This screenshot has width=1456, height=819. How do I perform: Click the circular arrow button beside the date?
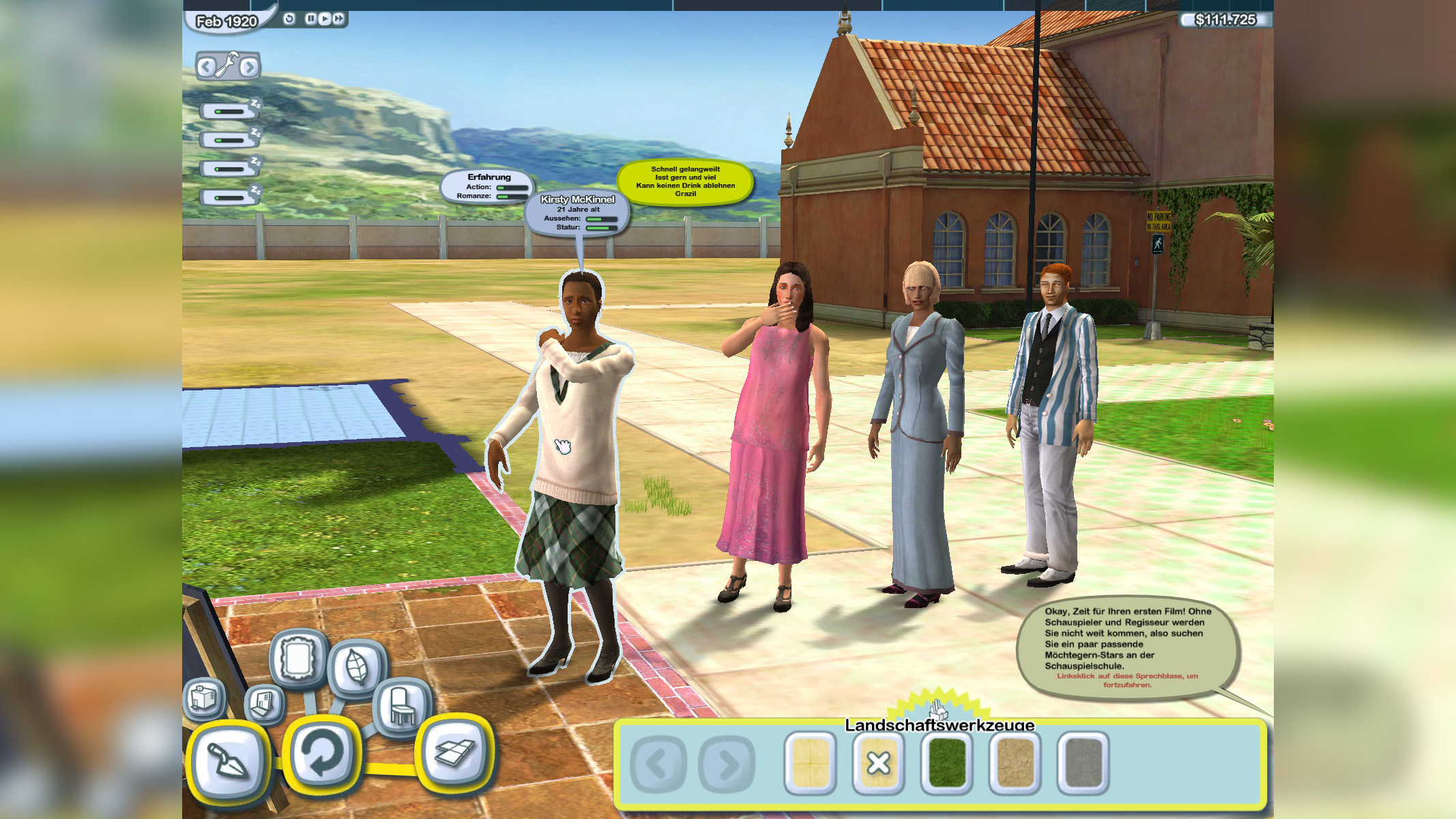(x=289, y=18)
